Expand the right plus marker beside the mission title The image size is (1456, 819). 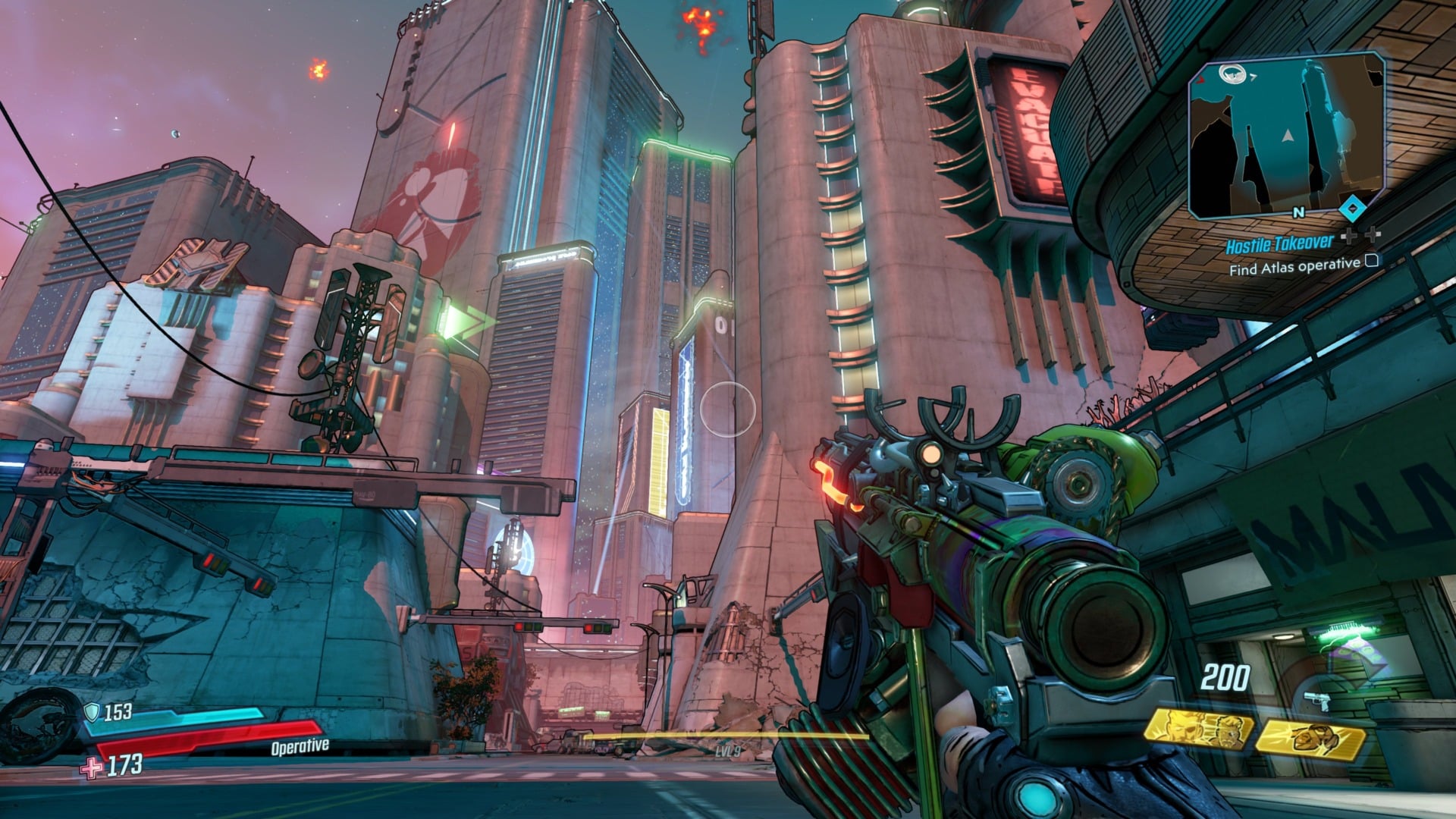[x=1373, y=235]
